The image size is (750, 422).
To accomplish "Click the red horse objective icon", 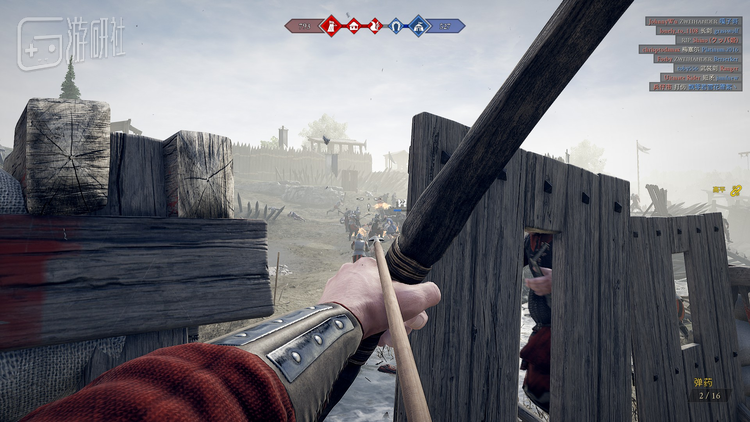I will coord(374,26).
